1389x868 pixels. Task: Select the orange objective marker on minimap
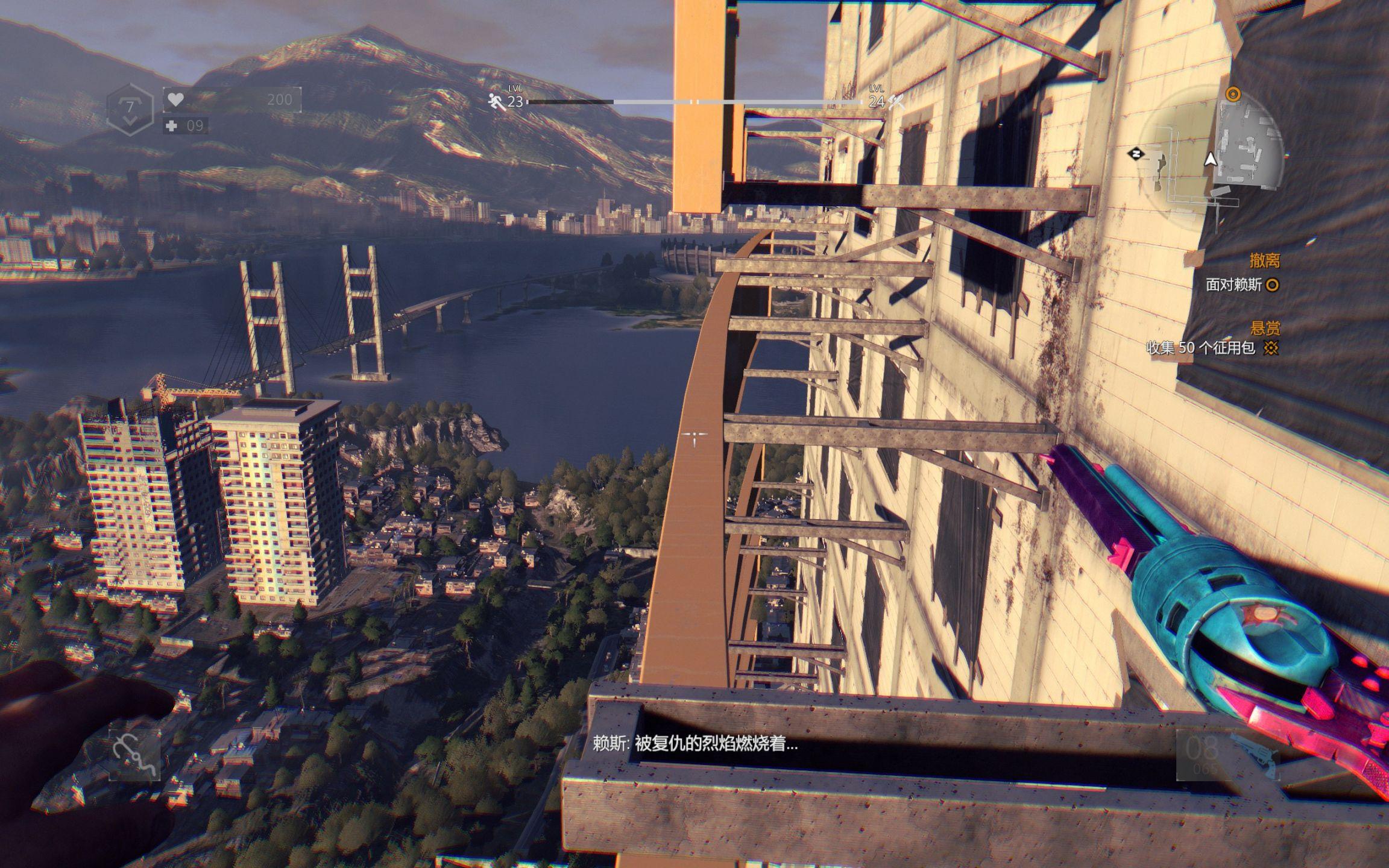[1233, 94]
